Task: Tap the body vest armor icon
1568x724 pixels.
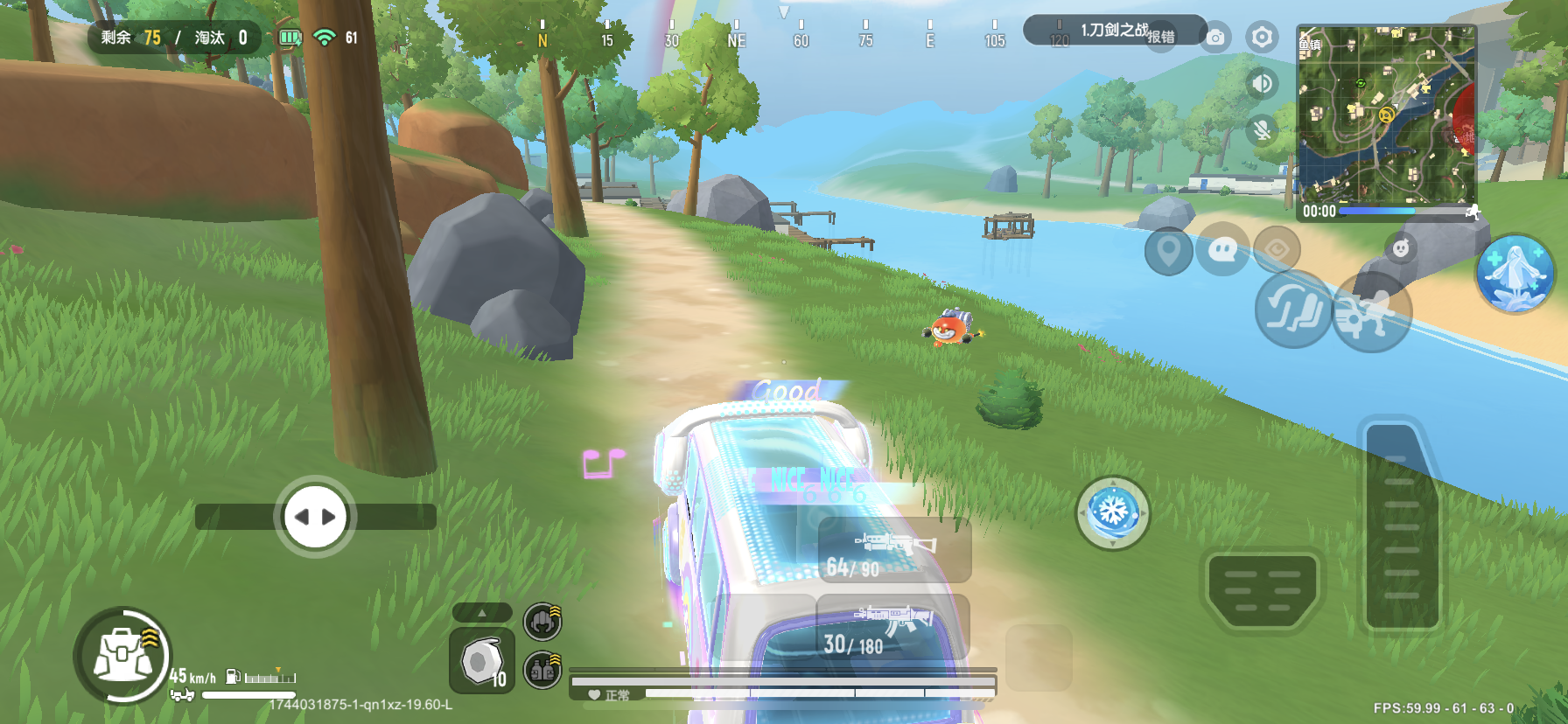Action: coord(542,671)
